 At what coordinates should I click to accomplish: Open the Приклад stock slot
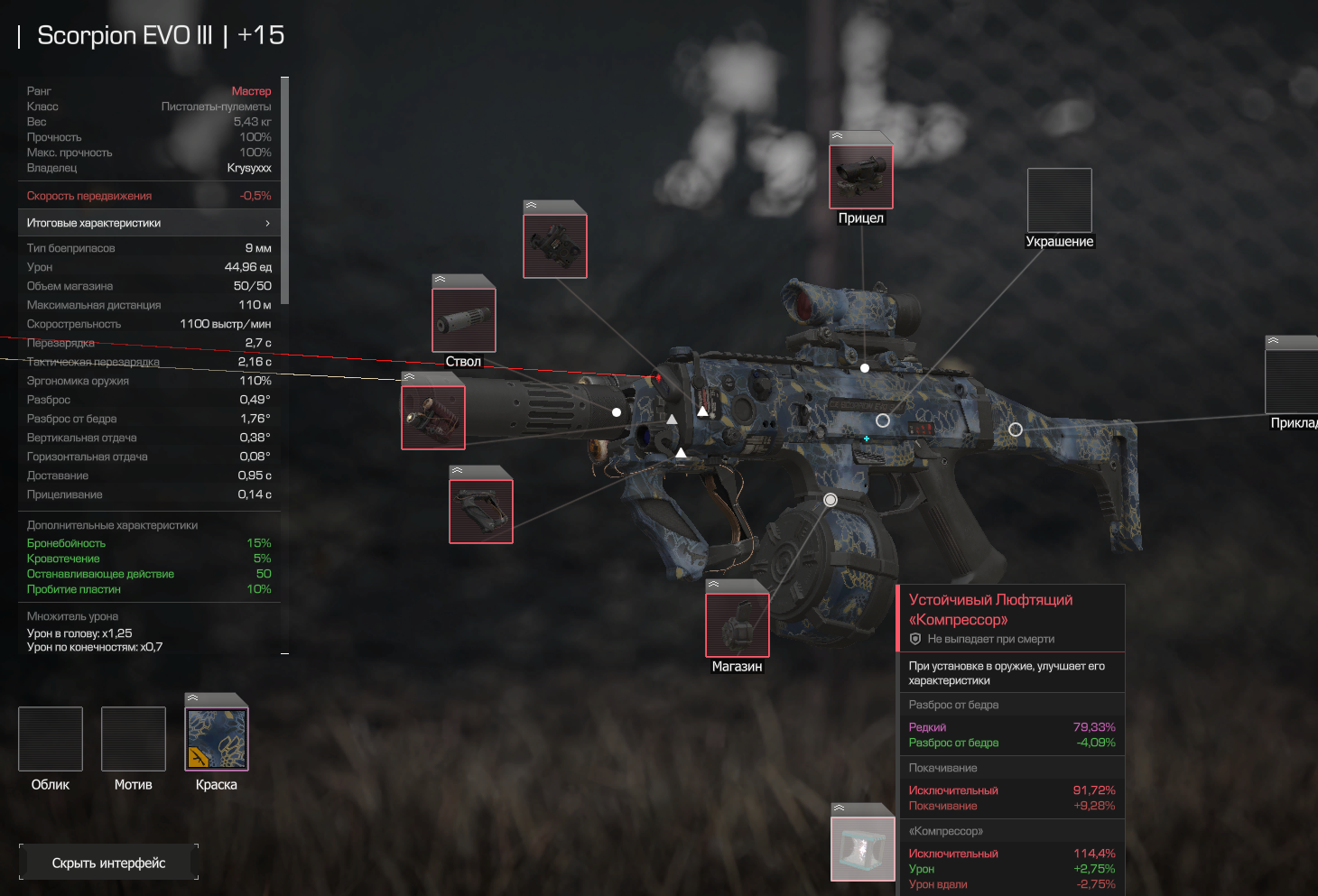[x=1293, y=381]
